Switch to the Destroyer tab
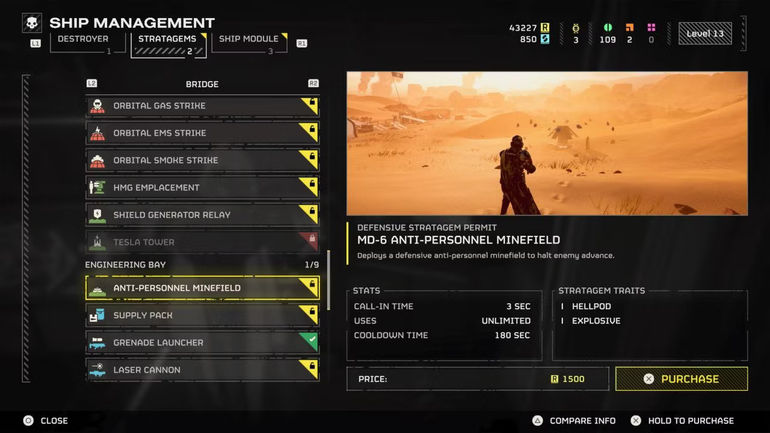Image resolution: width=770 pixels, height=433 pixels. [83, 42]
